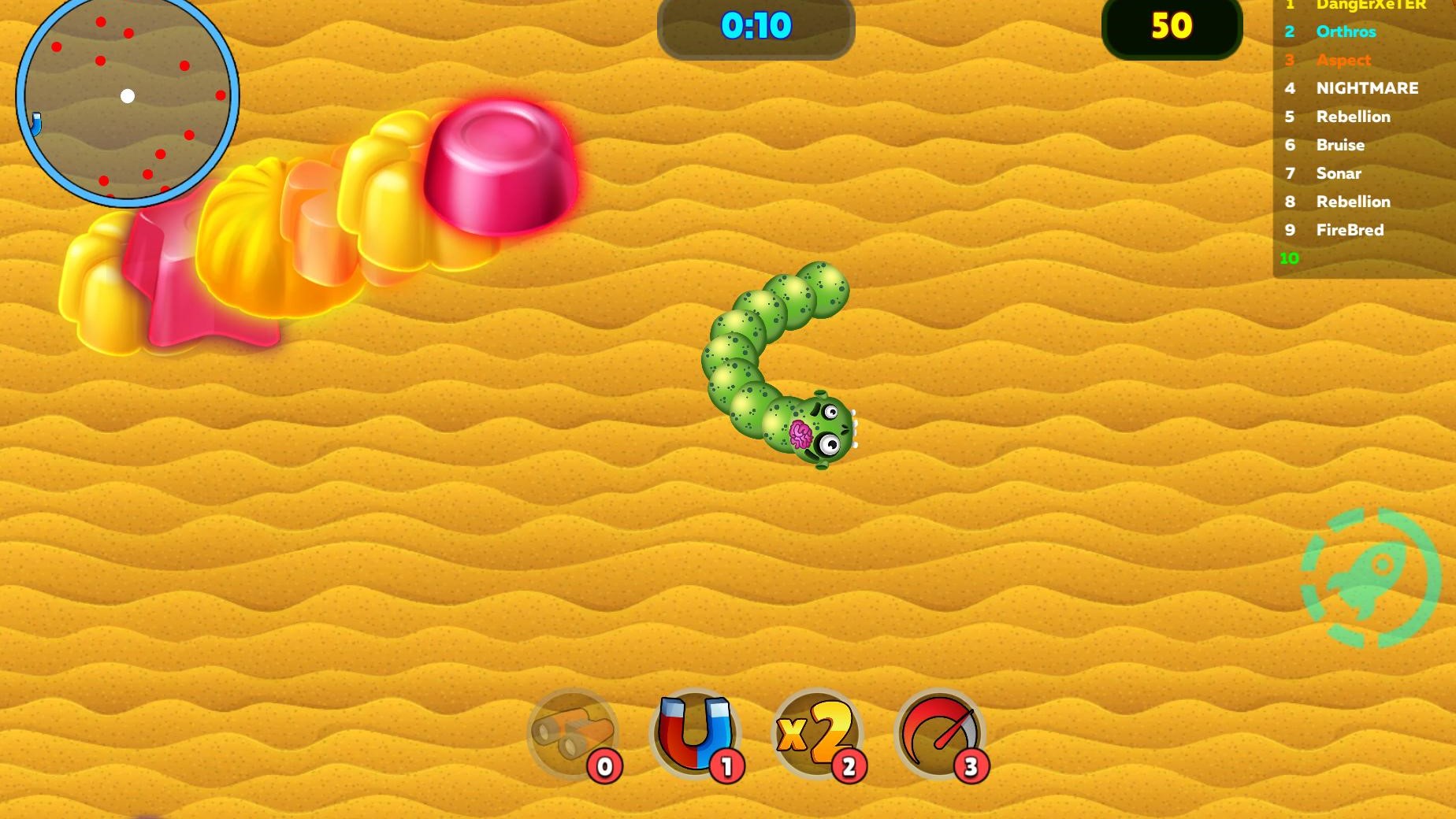Click the red badge on the magnet power-up
Image resolution: width=1456 pixels, height=819 pixels.
(x=726, y=764)
